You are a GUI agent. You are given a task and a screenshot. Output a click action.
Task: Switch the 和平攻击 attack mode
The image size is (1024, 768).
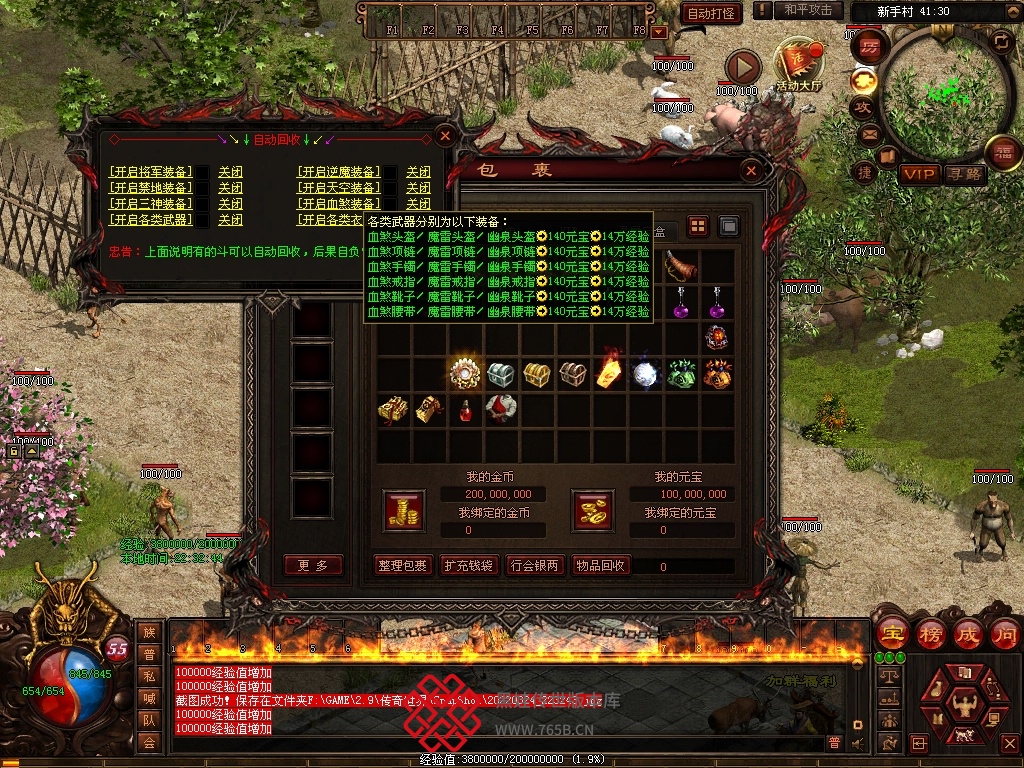click(x=808, y=10)
